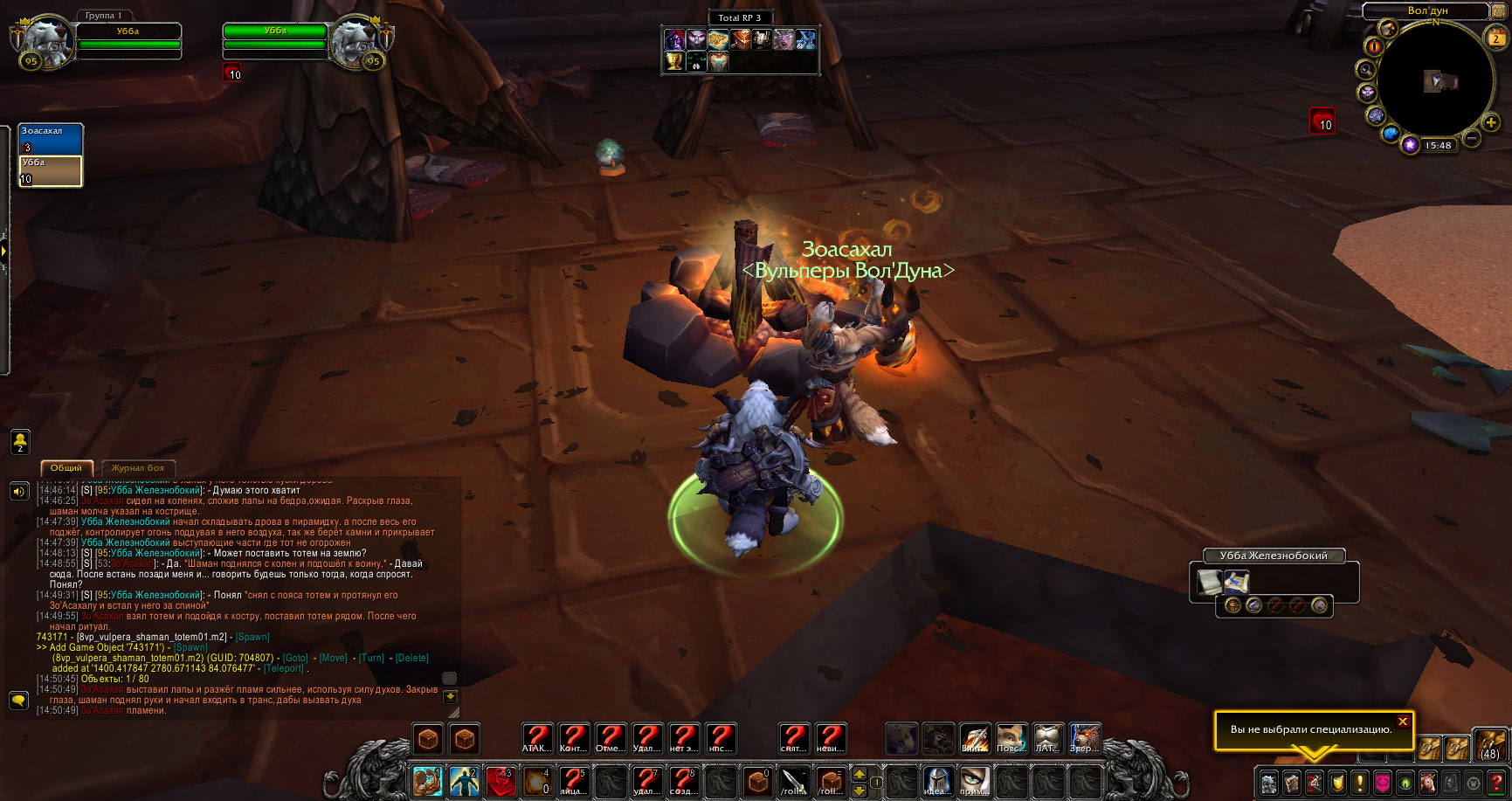
Task: Activate the flexing arm ability in slot 1
Action: click(428, 781)
